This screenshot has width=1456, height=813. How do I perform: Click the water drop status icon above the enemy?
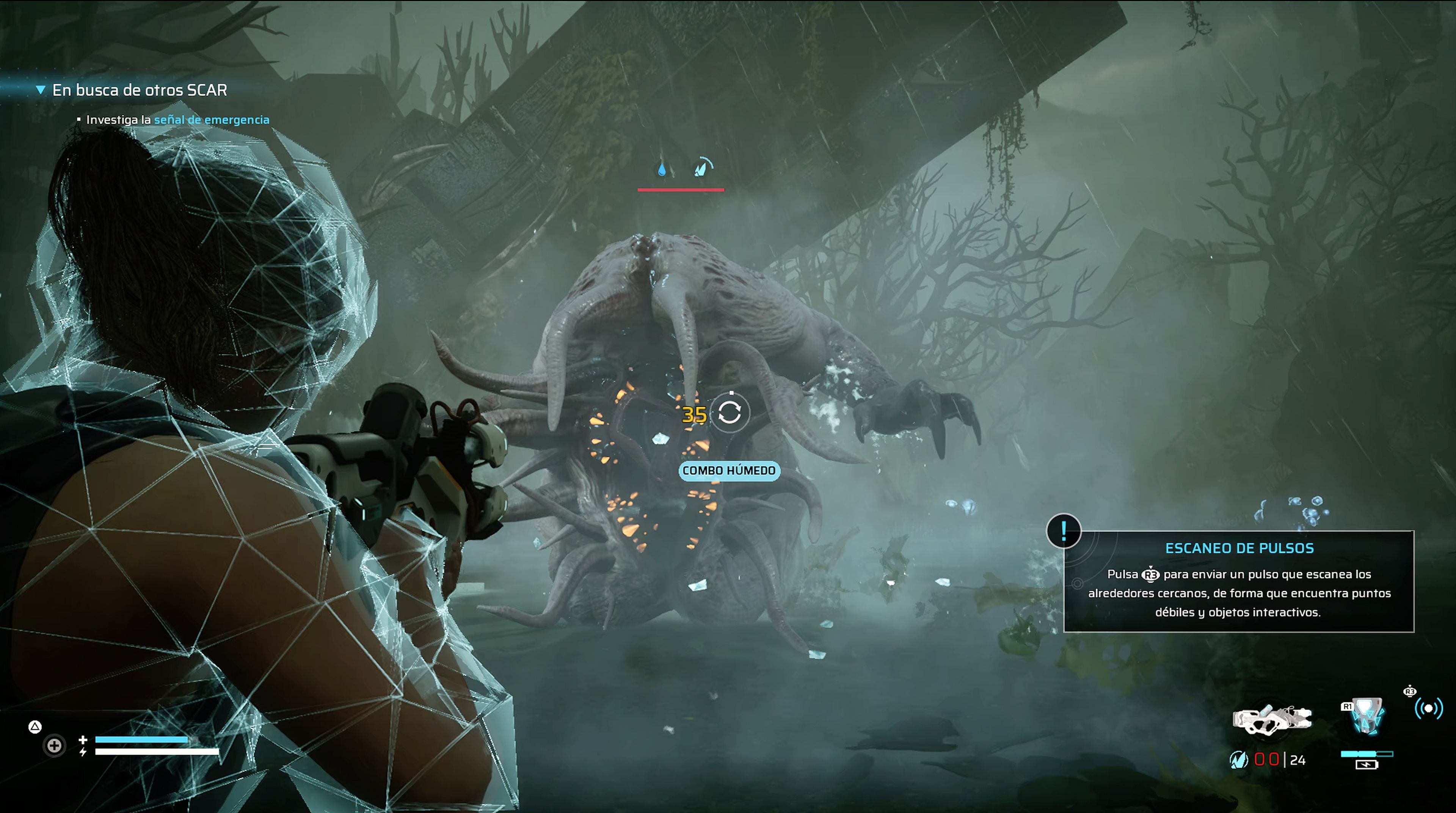(662, 169)
